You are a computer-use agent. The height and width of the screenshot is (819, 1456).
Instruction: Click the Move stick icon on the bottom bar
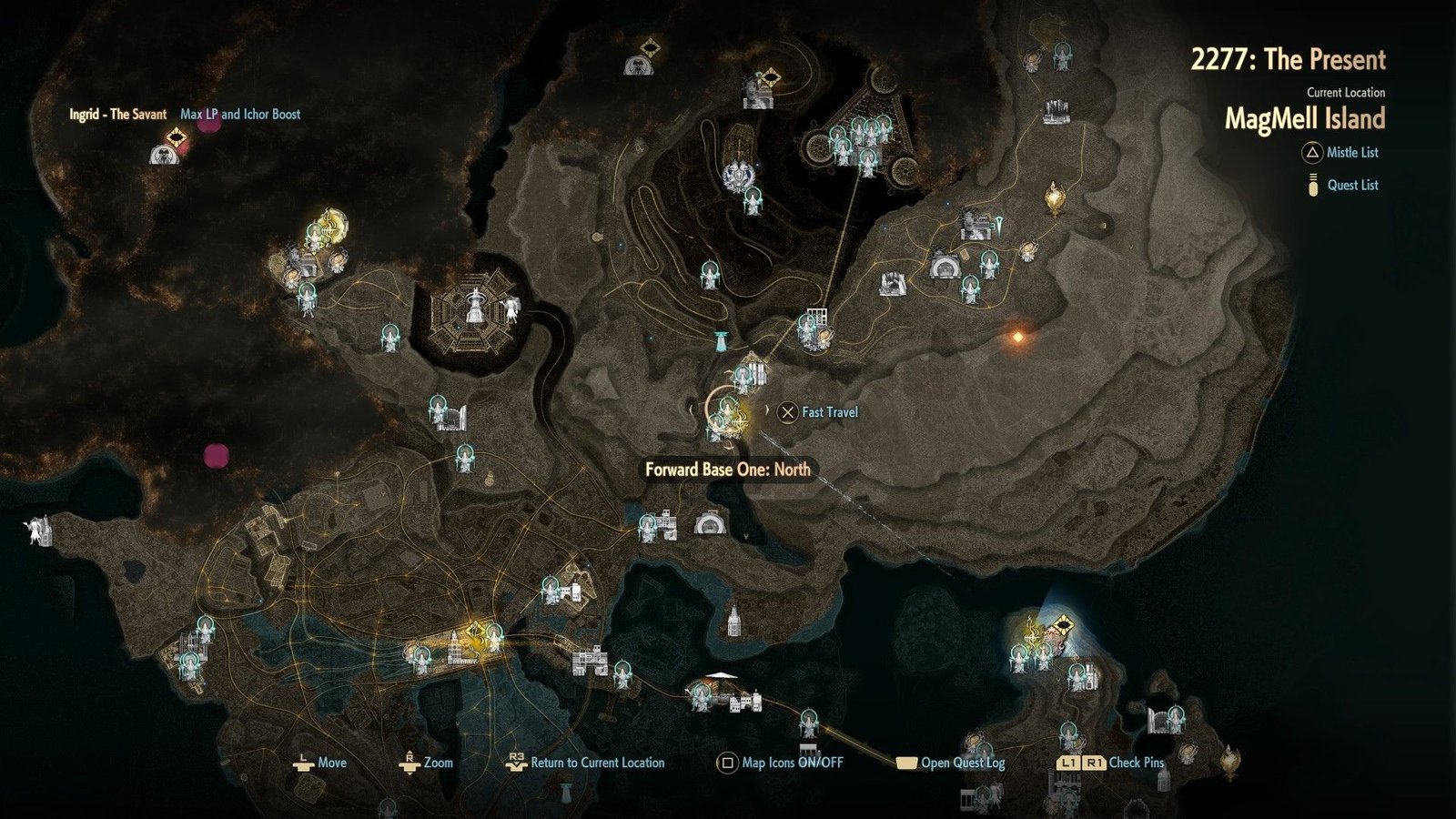tap(302, 763)
